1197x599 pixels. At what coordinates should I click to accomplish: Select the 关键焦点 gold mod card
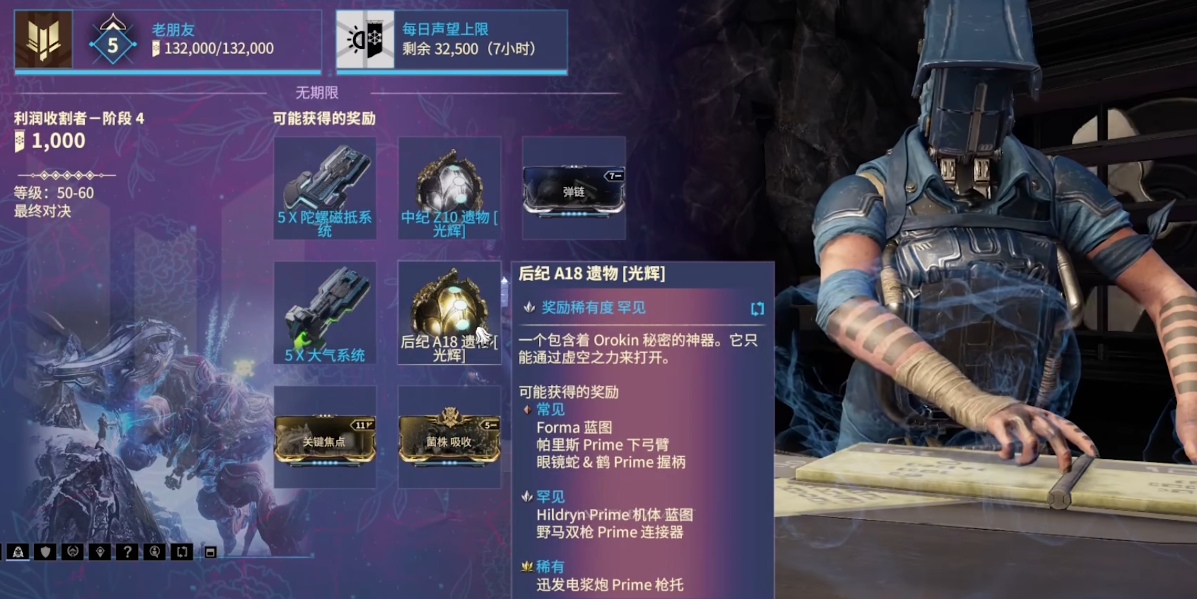point(325,437)
